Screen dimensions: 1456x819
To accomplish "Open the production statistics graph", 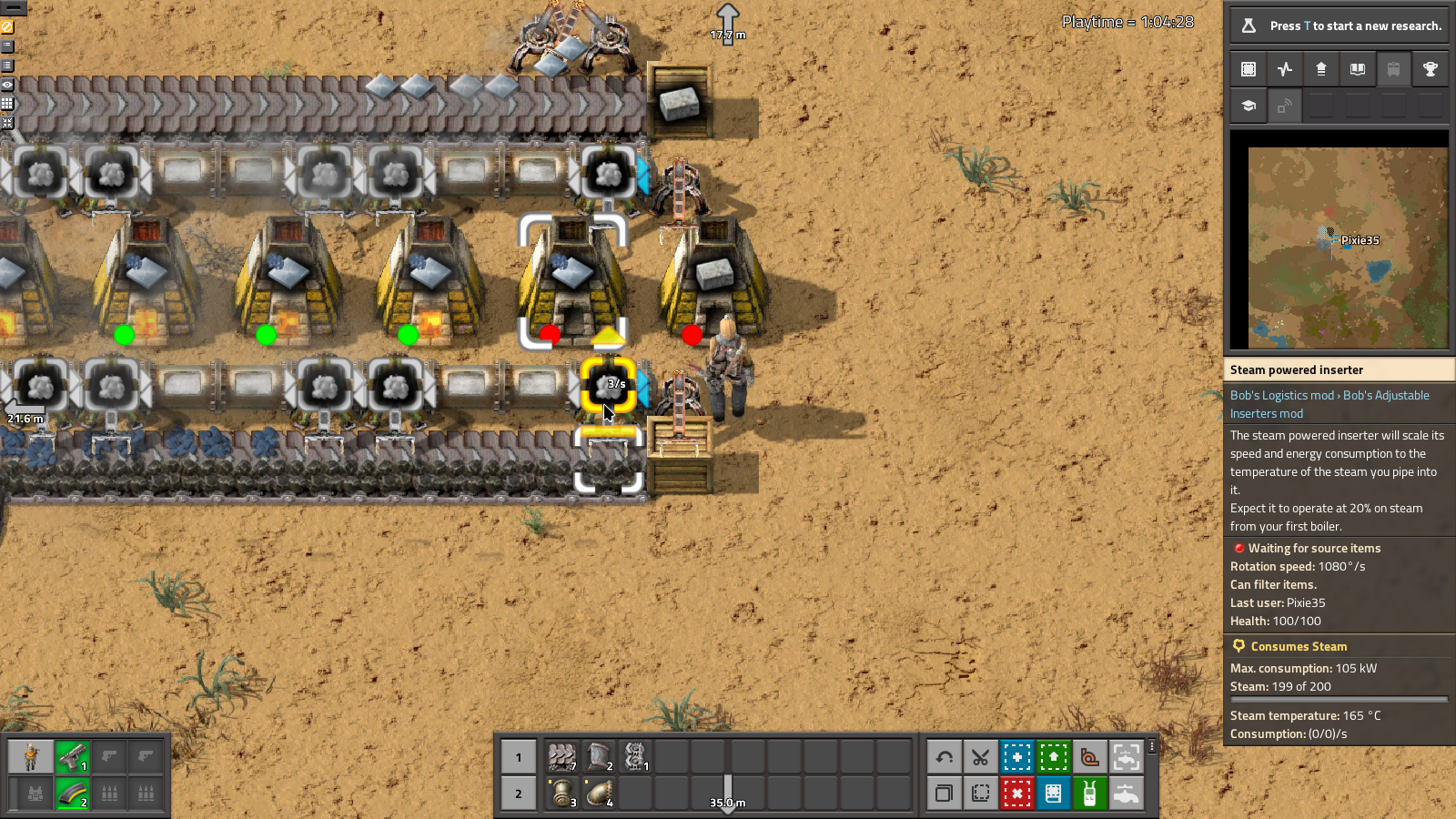I will (1284, 68).
